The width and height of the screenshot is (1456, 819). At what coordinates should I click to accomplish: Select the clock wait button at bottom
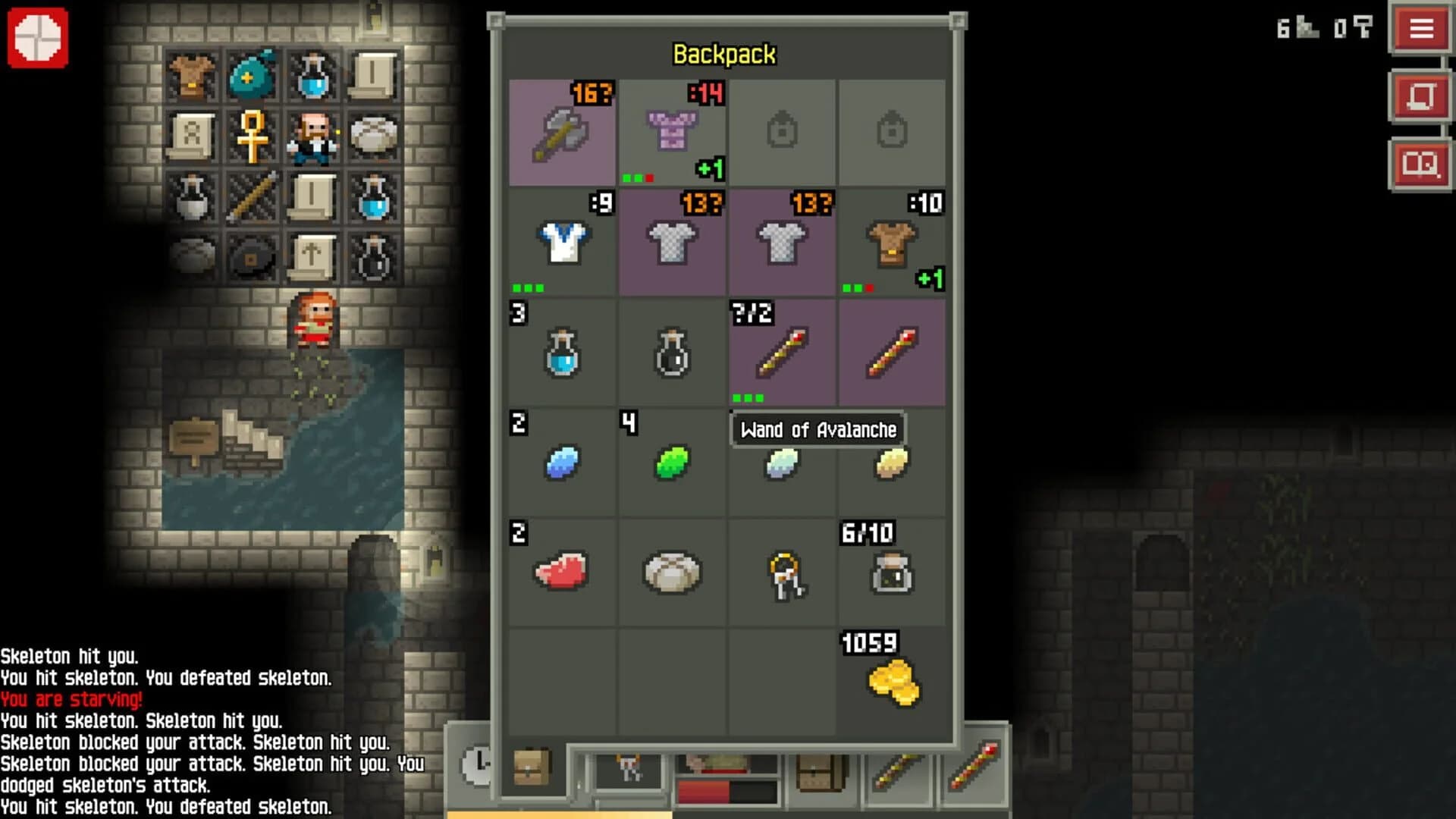tap(475, 767)
